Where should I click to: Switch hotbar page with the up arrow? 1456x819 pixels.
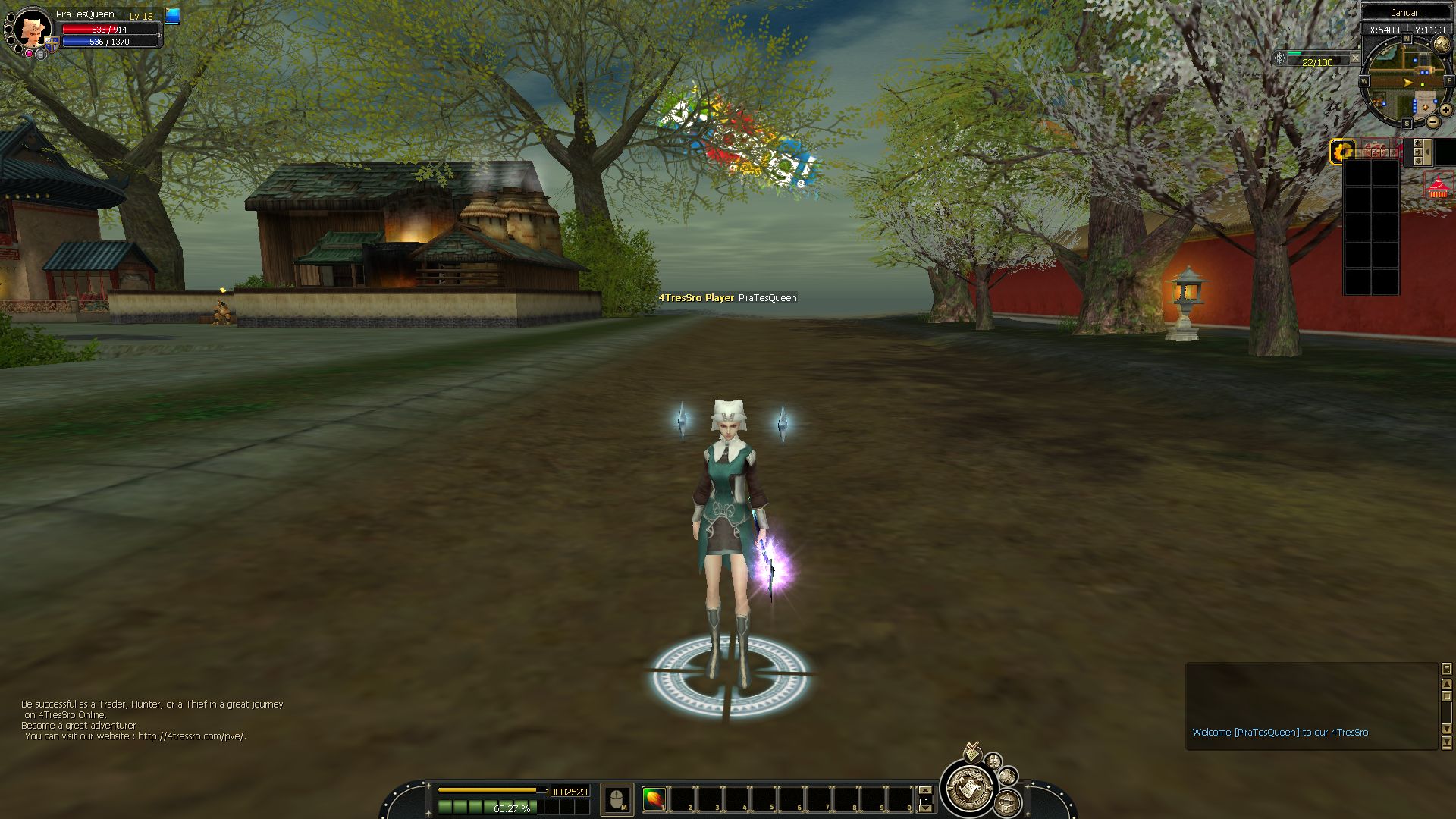[924, 790]
